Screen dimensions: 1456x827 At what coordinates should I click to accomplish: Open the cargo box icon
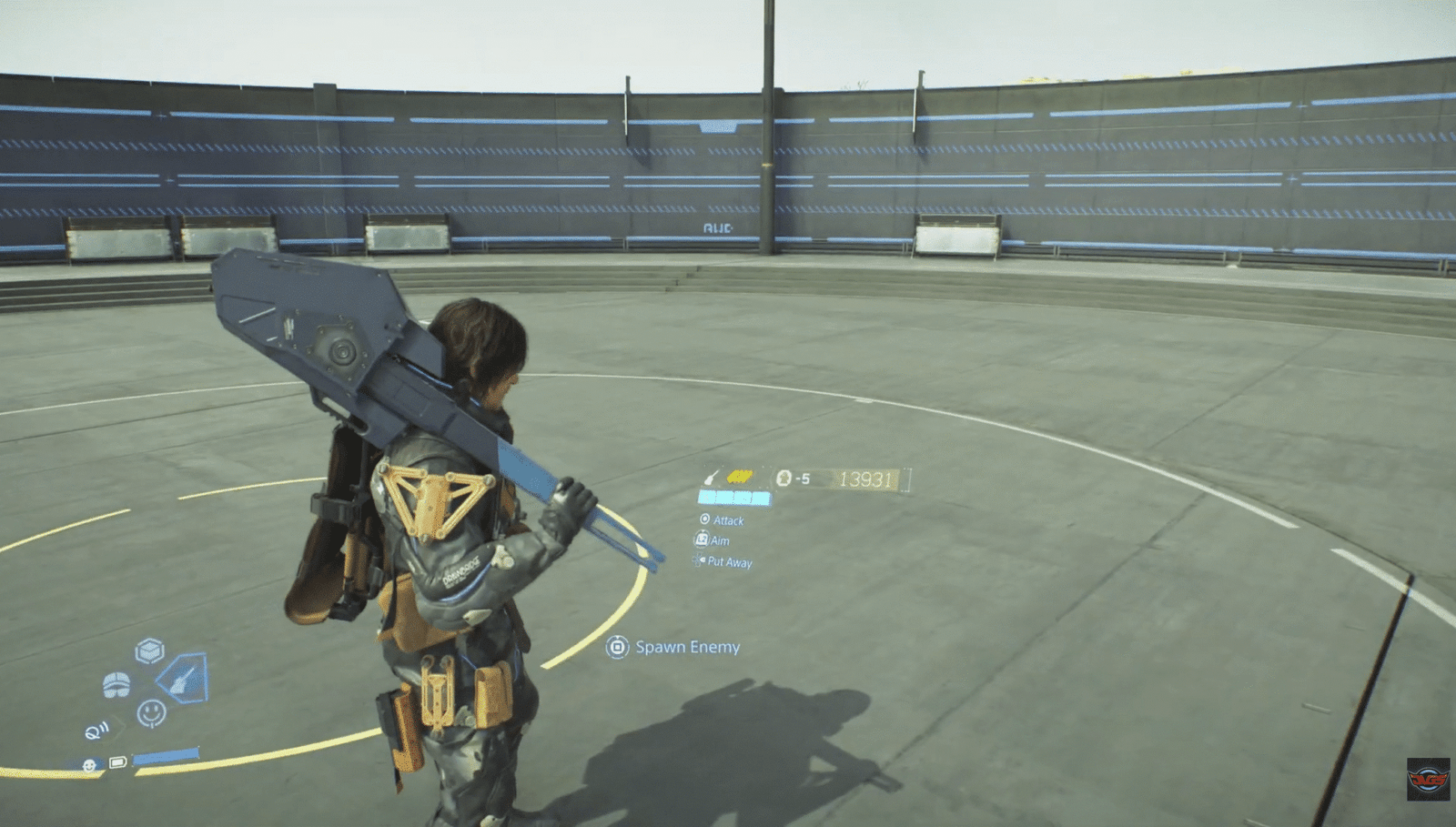click(x=149, y=651)
